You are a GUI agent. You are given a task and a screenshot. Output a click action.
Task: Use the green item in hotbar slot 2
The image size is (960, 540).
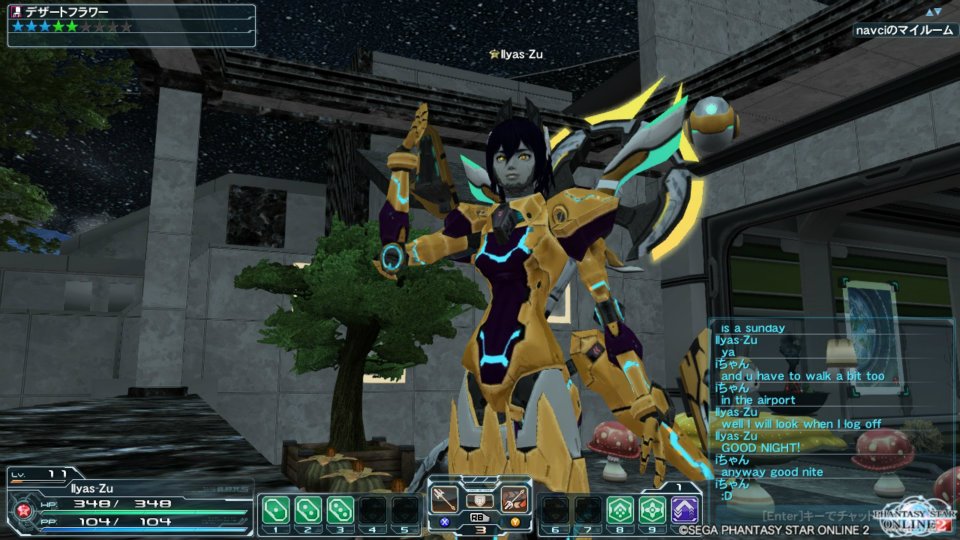coord(308,510)
